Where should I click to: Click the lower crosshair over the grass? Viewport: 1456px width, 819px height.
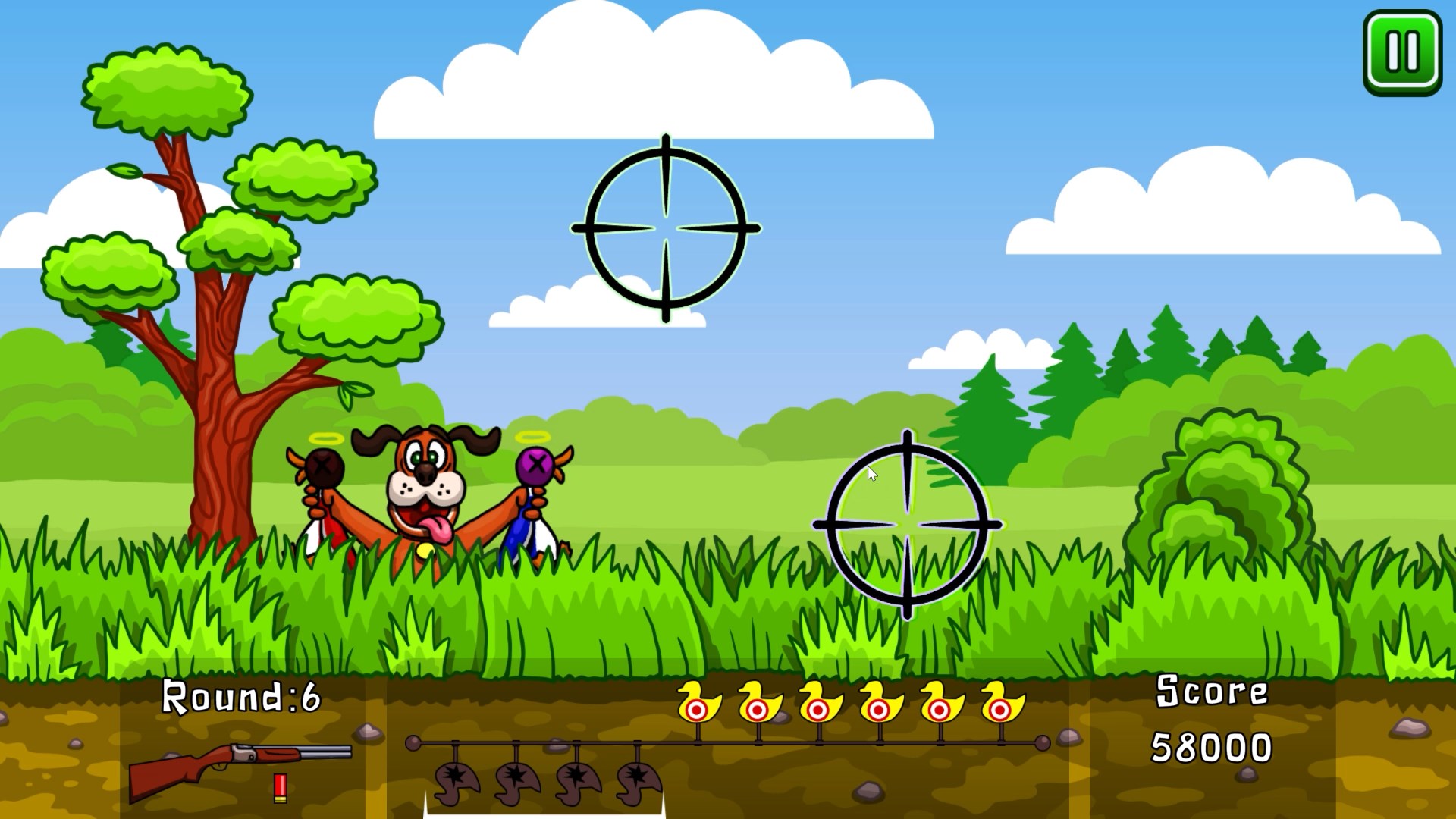(906, 523)
